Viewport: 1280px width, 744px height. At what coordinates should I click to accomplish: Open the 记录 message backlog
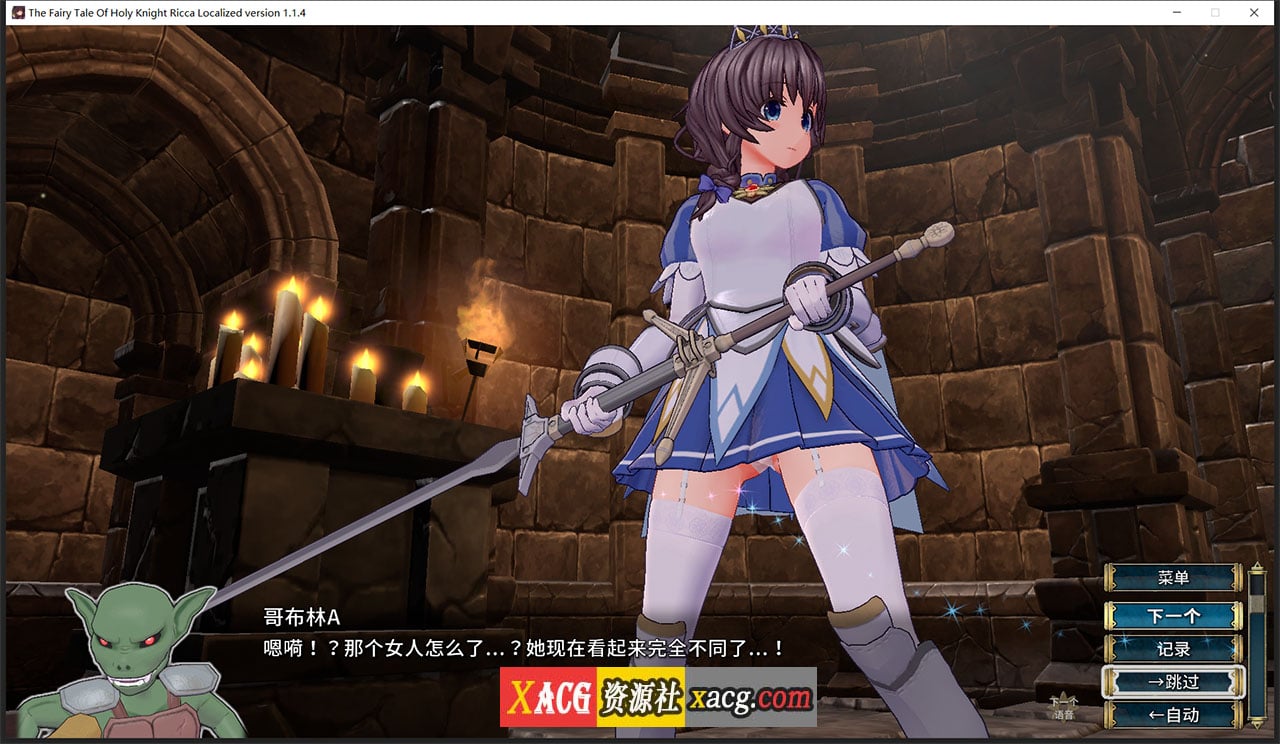click(1173, 649)
